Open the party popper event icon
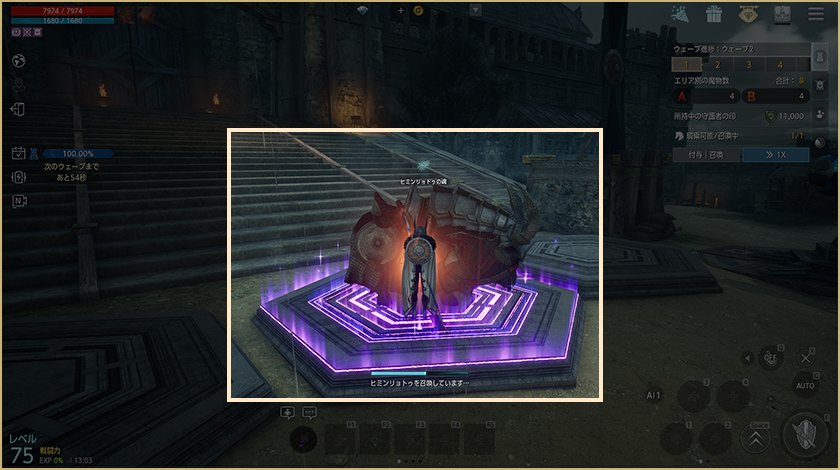Image resolution: width=840 pixels, height=470 pixels. (x=680, y=14)
